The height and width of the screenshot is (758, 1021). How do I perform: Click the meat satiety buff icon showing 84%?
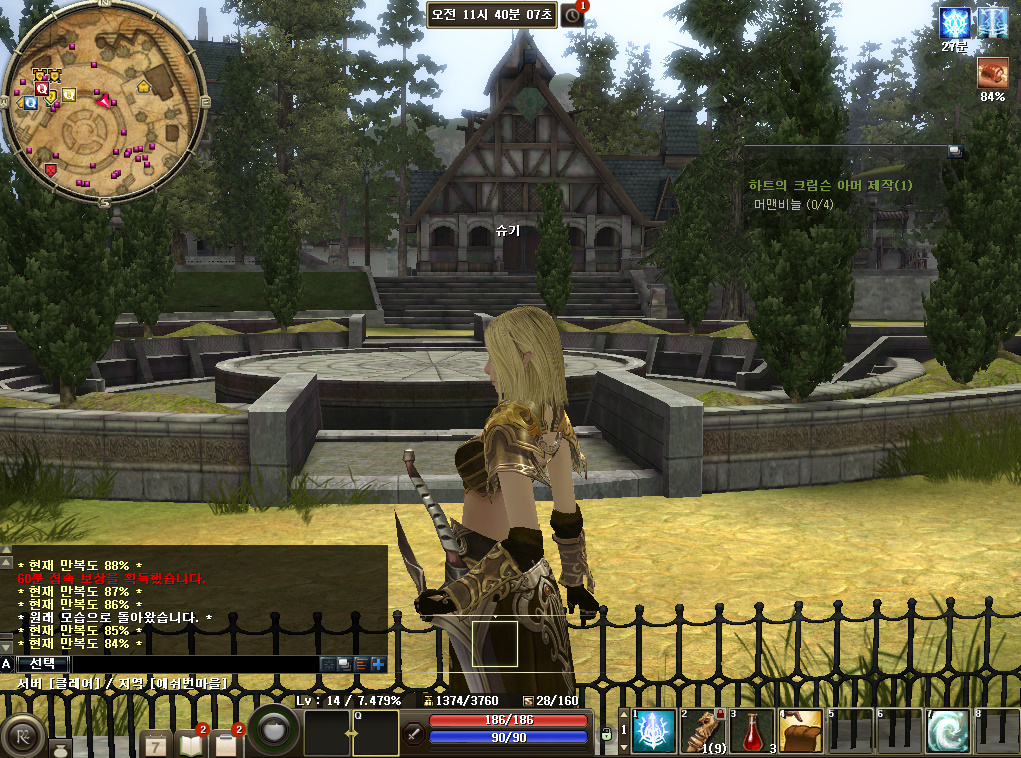(x=992, y=73)
